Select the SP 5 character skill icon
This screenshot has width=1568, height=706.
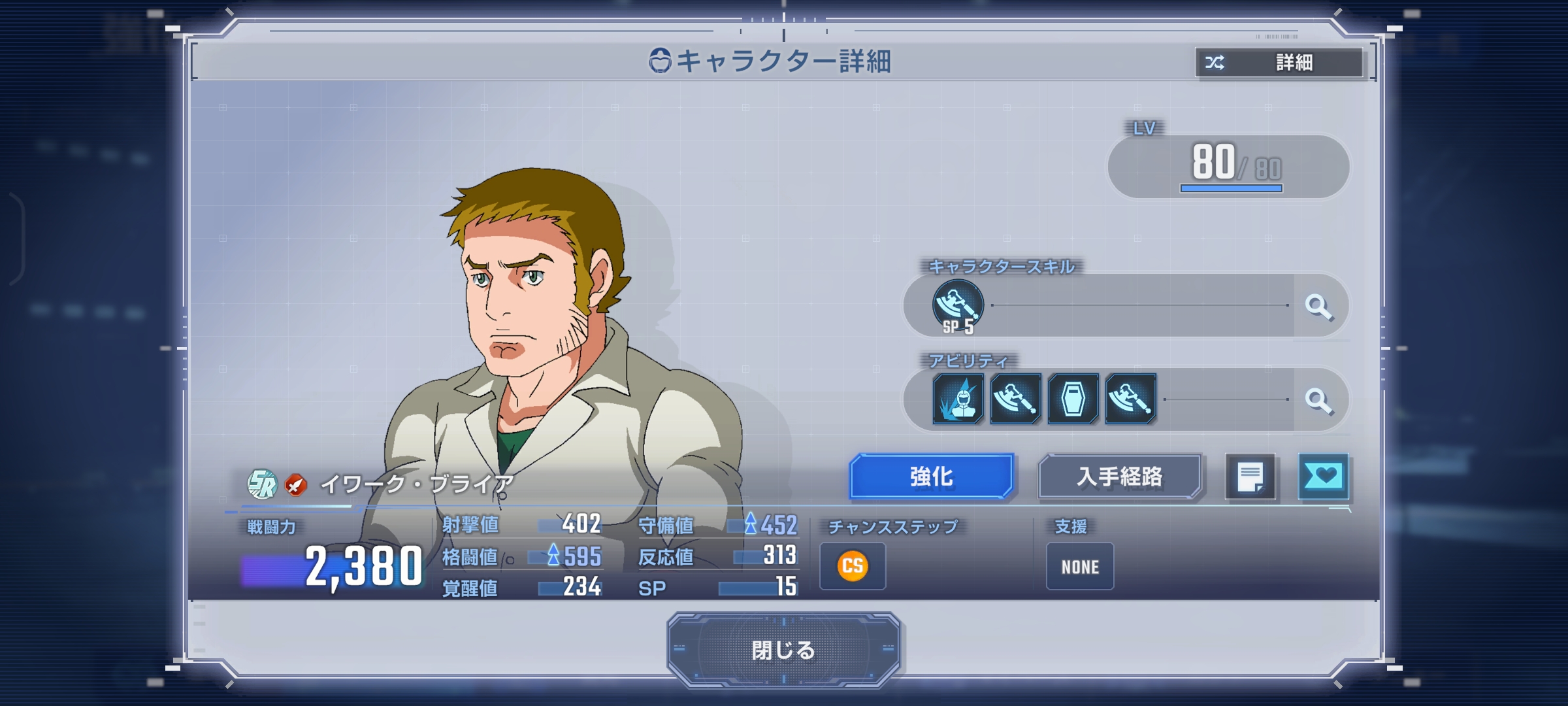[958, 306]
